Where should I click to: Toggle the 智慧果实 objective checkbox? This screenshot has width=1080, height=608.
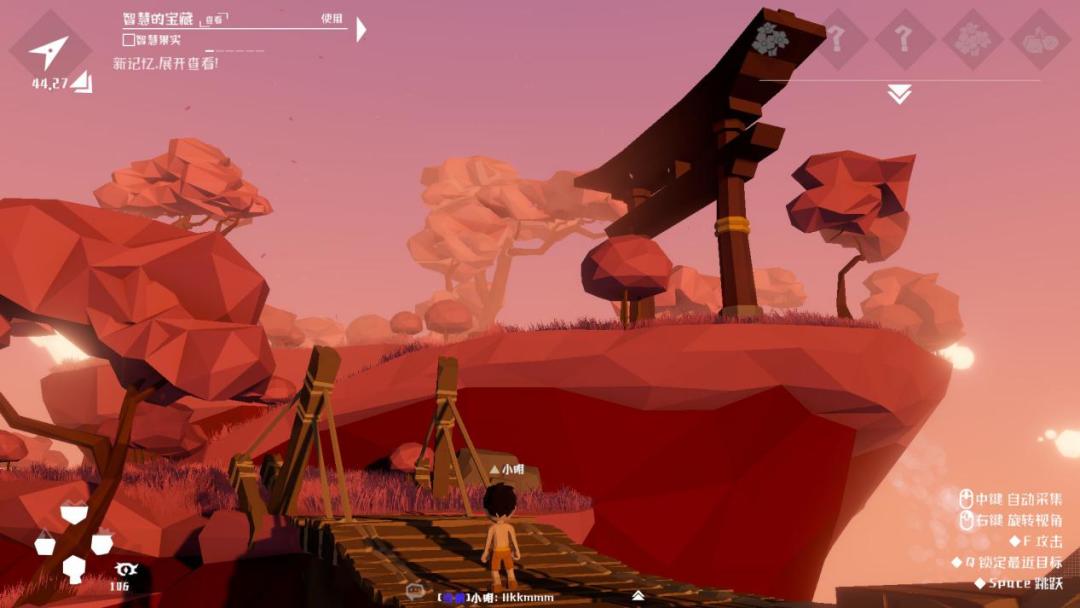(x=128, y=40)
